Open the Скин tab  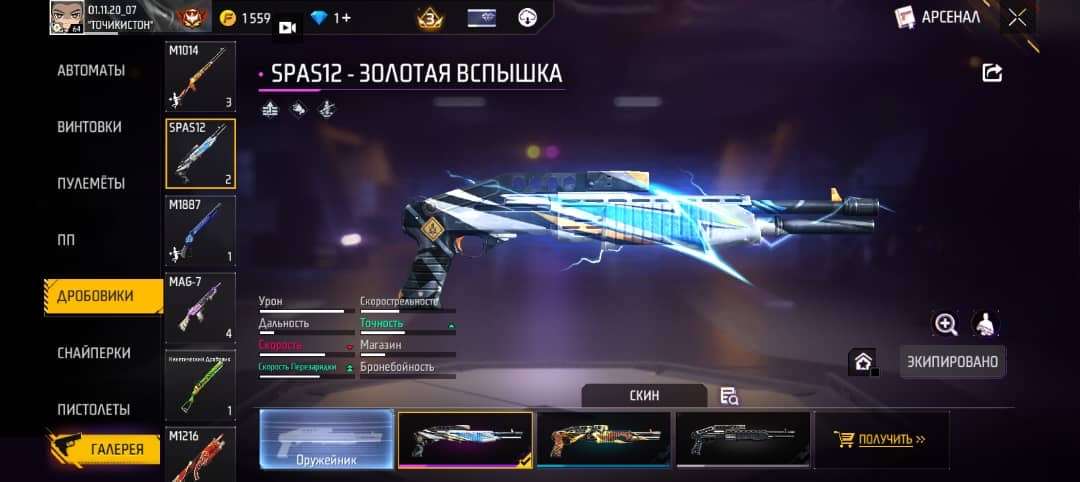644,395
